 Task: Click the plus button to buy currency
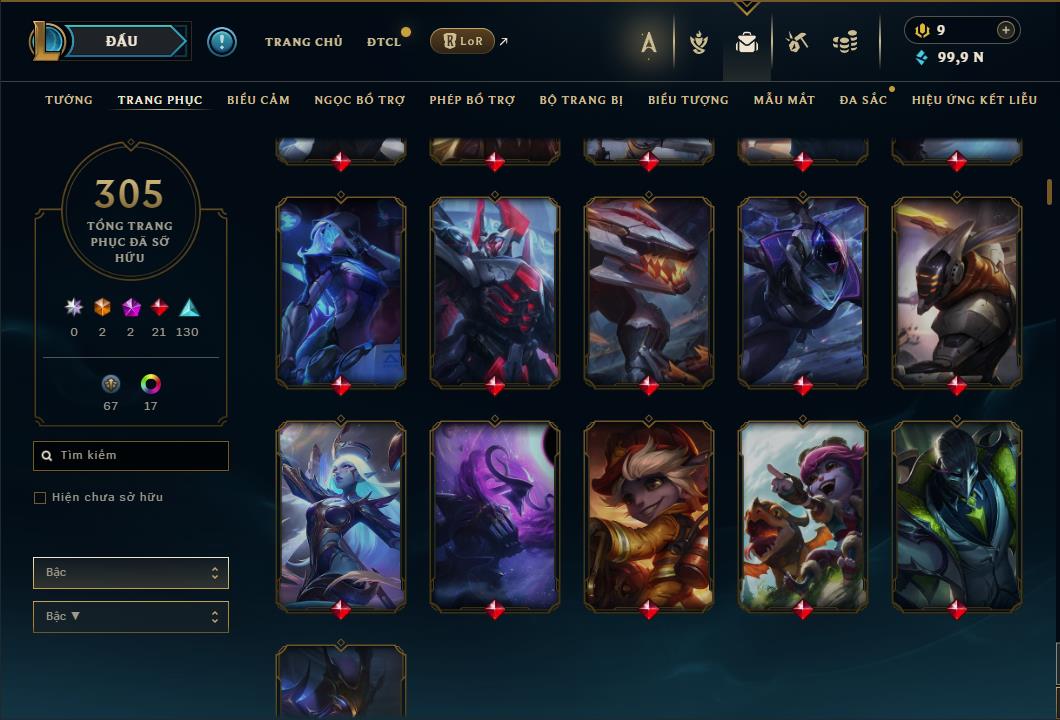coord(1006,31)
